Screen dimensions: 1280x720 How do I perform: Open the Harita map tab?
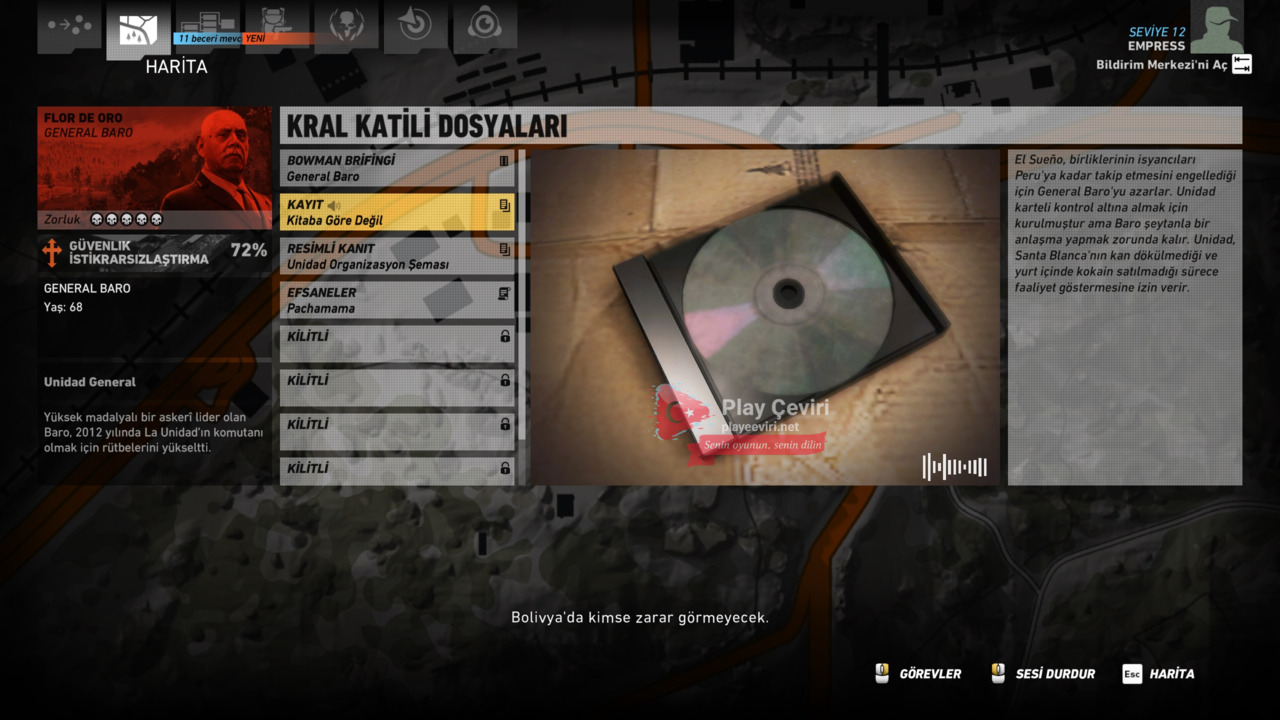click(138, 32)
